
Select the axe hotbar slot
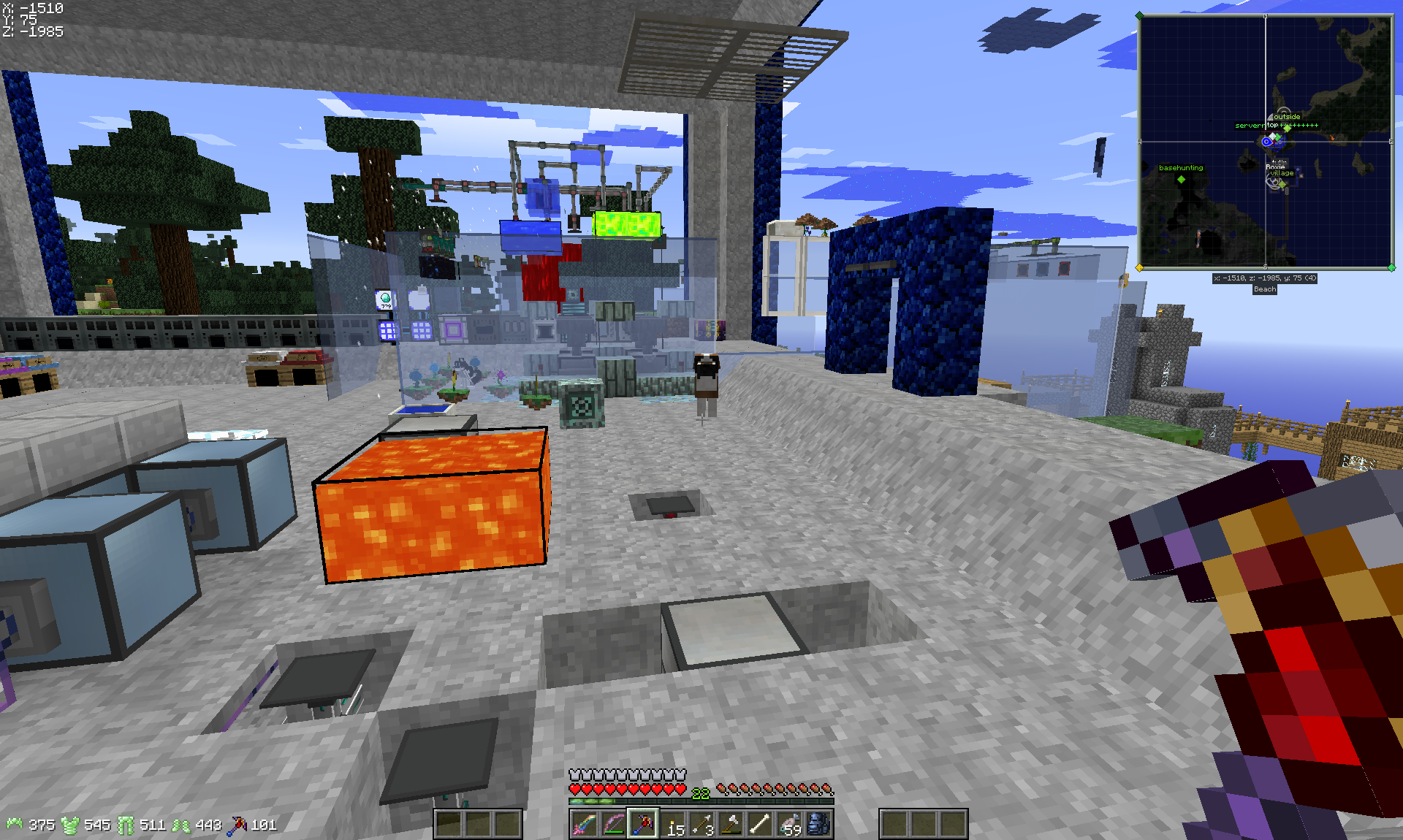[731, 825]
